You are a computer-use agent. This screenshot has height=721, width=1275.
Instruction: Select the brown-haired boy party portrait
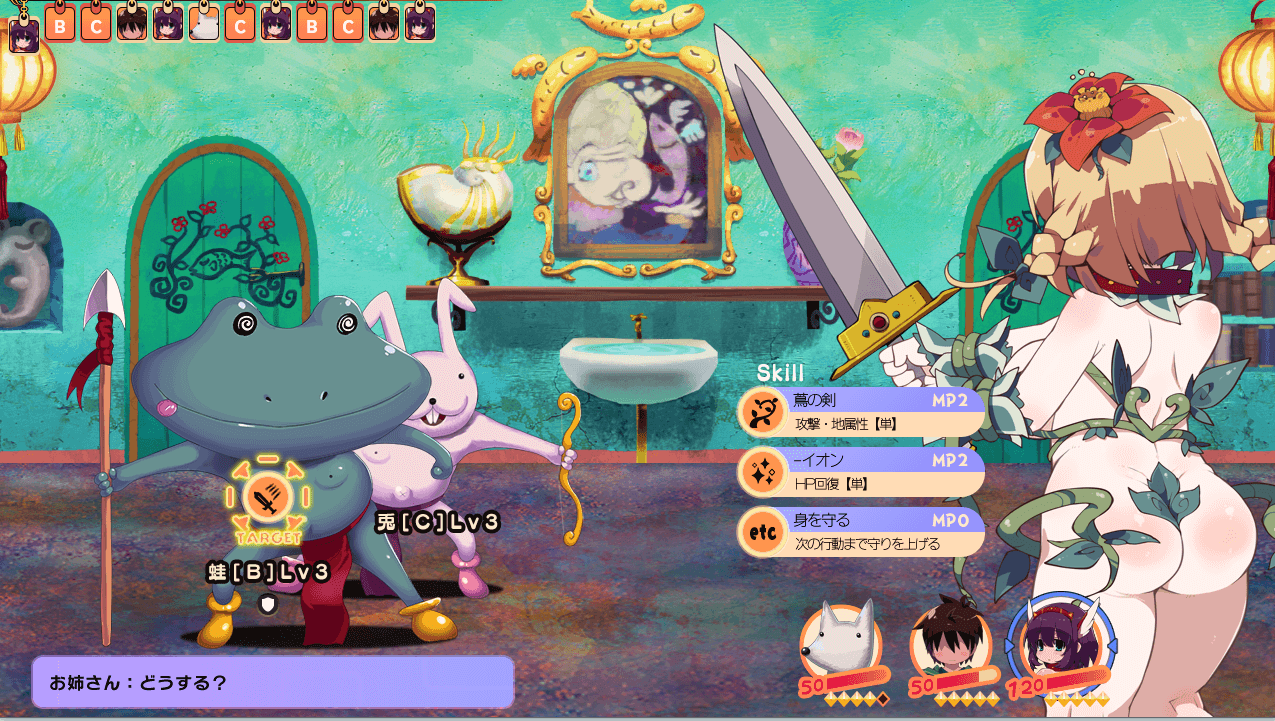pyautogui.click(x=949, y=641)
